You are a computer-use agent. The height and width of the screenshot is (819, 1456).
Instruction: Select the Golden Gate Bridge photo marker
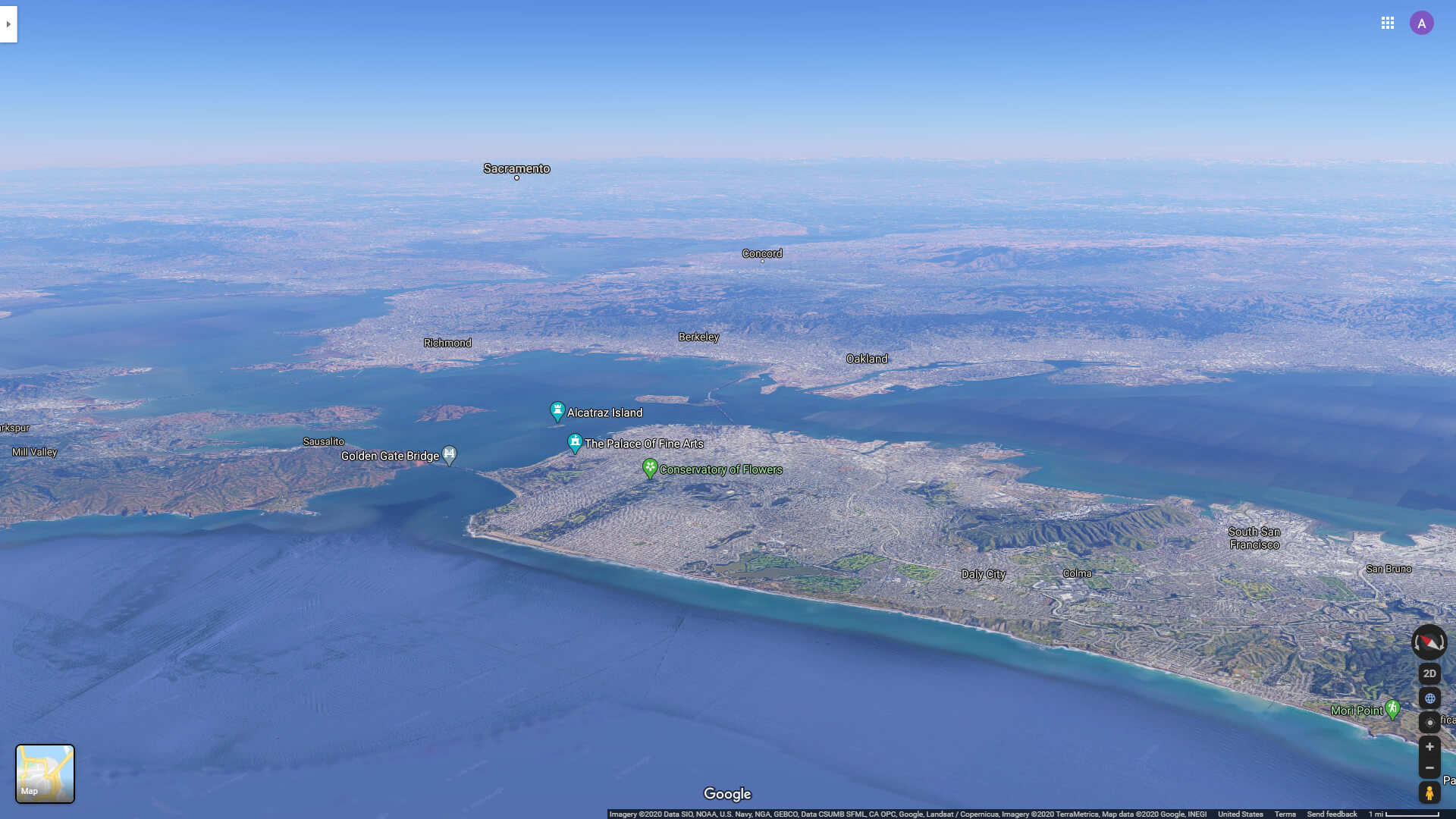click(x=449, y=453)
